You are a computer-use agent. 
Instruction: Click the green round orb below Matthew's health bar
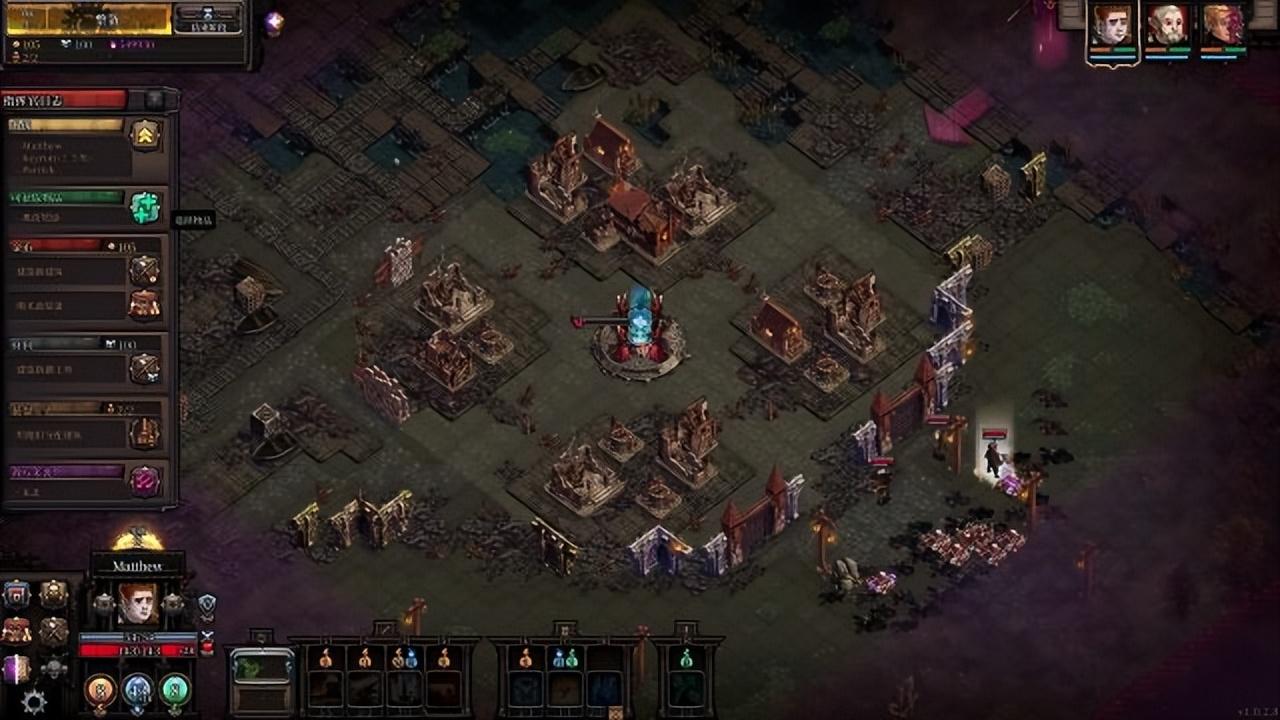pos(175,689)
